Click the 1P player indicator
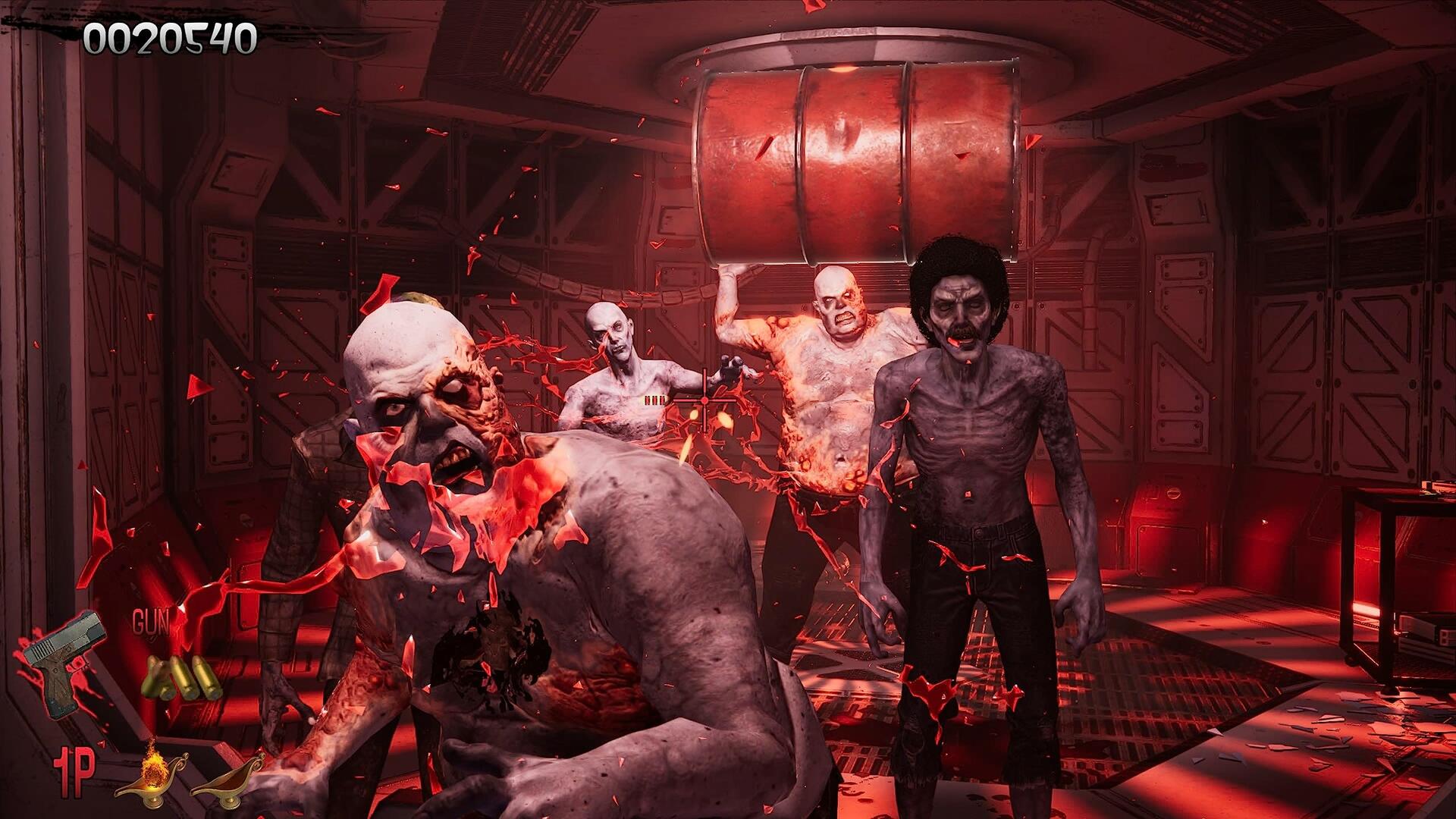Screen dimensions: 1456x819 [74, 773]
